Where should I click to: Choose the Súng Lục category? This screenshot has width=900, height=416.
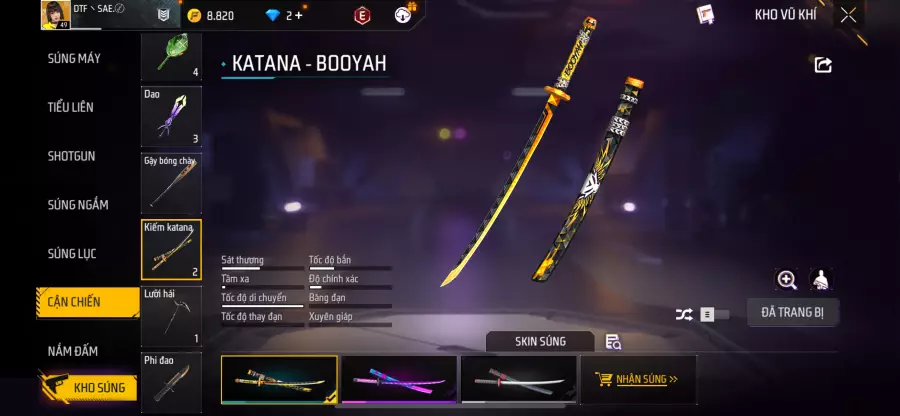click(x=72, y=254)
